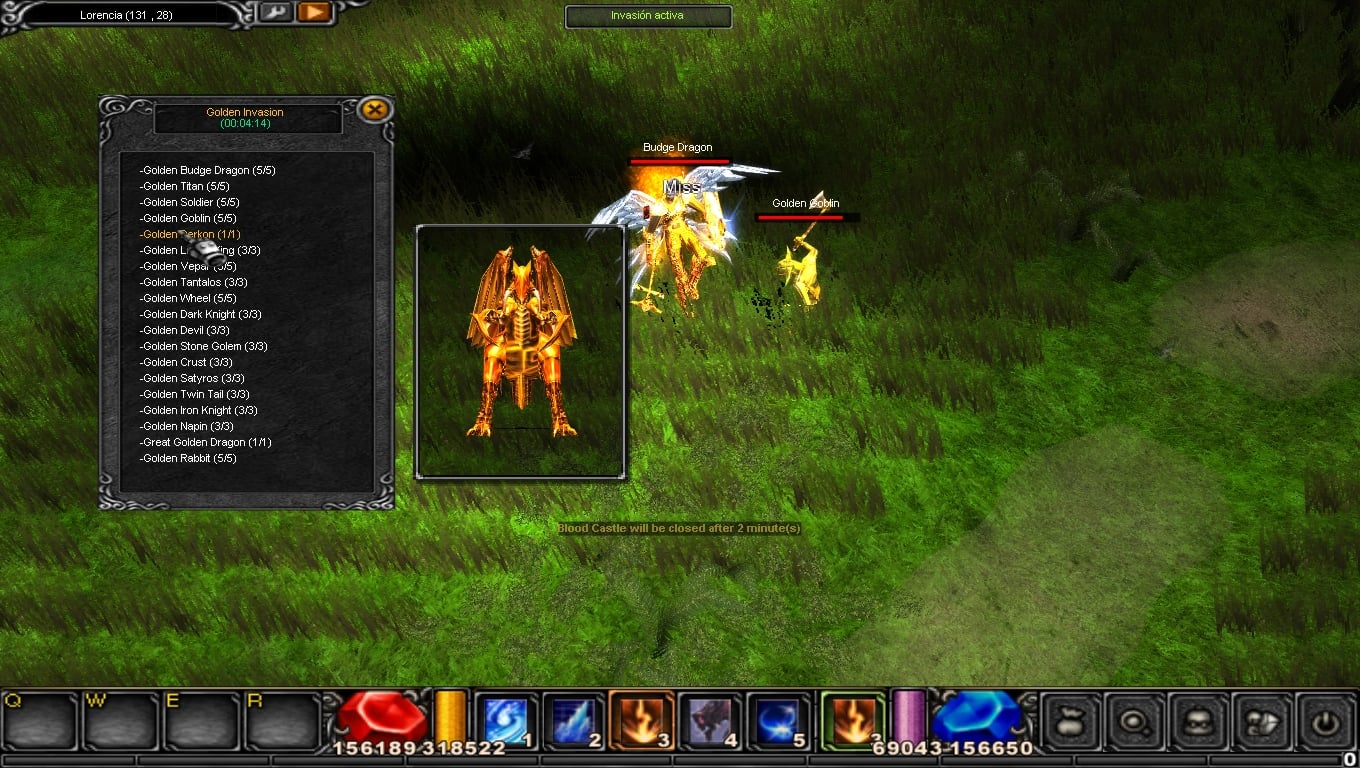
Task: Close the Golden Invasion window
Action: [x=375, y=110]
